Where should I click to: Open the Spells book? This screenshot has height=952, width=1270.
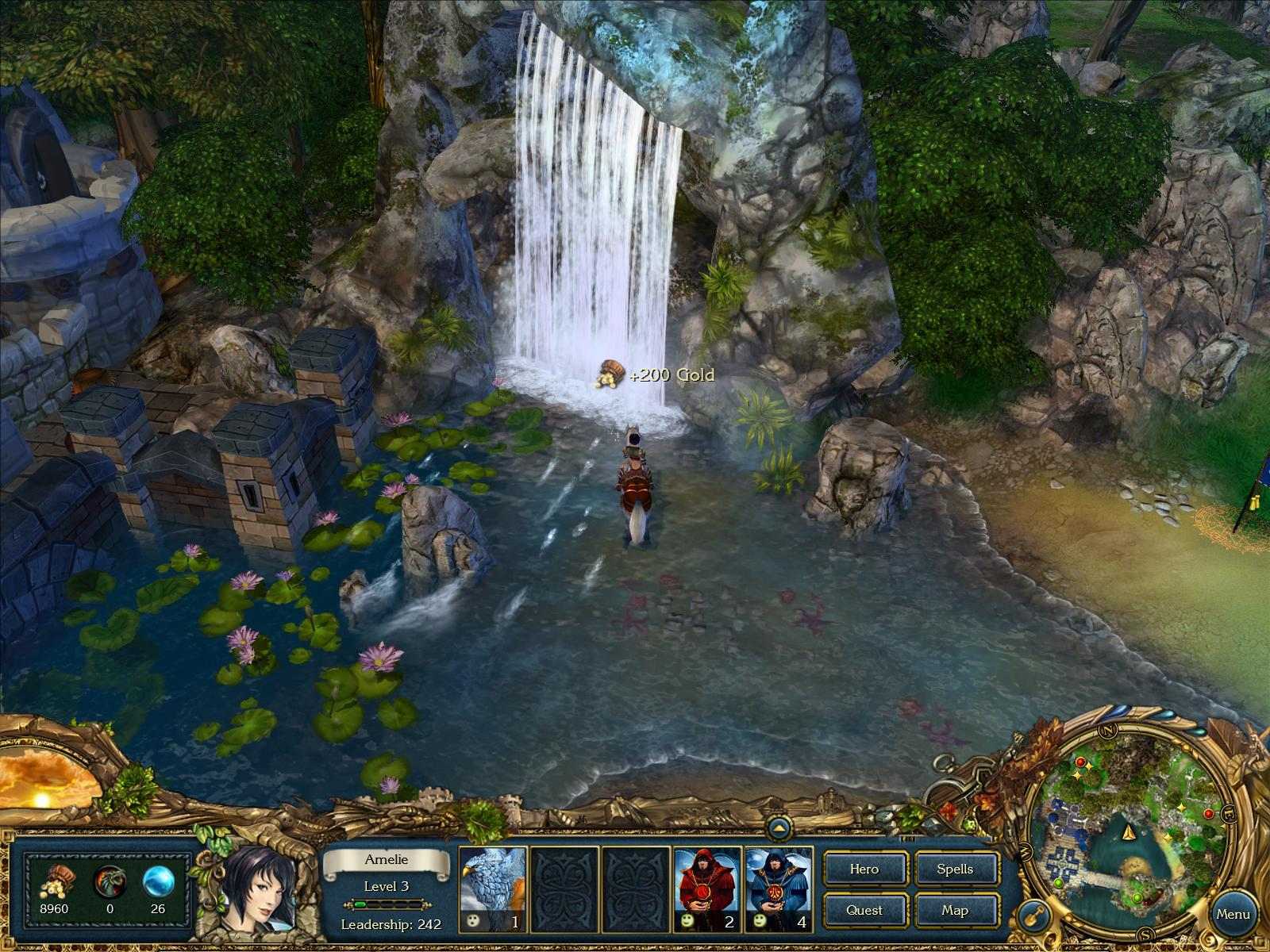[x=956, y=869]
